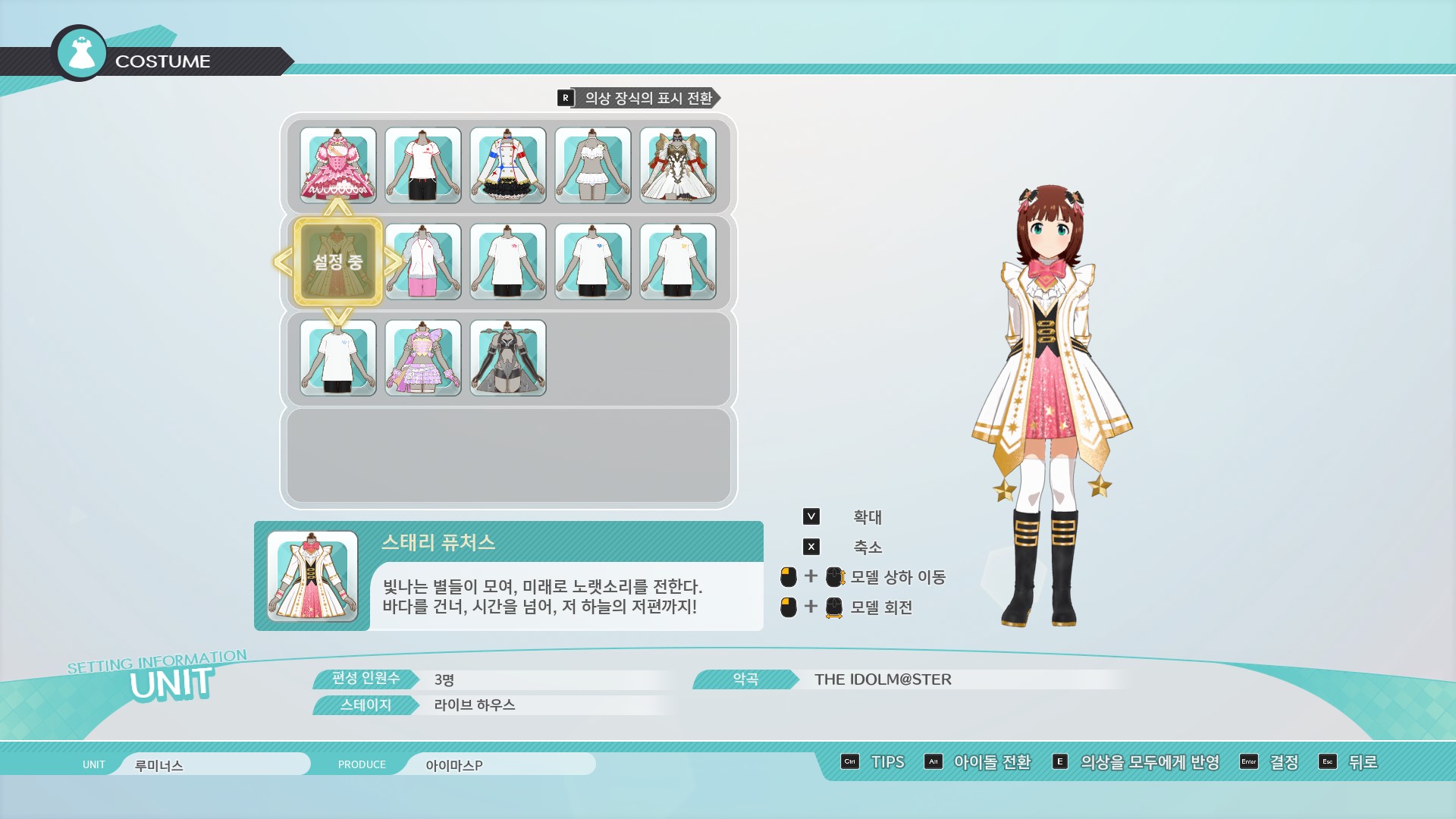This screenshot has height=819, width=1456.
Task: Select the purple ribbon frilly costume
Action: [423, 358]
